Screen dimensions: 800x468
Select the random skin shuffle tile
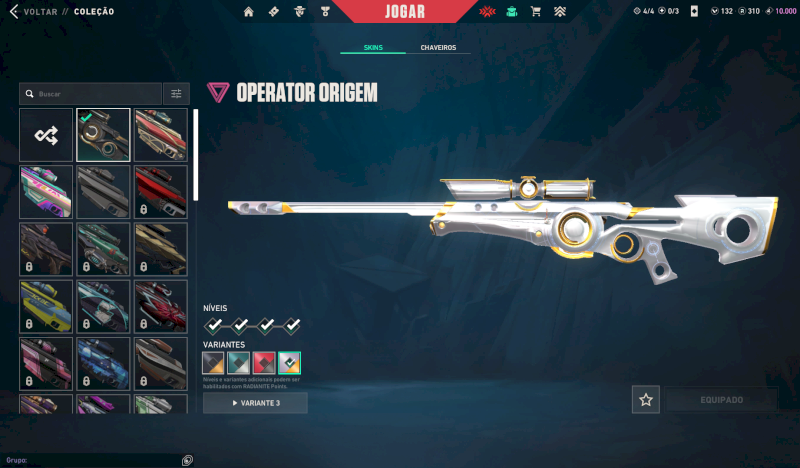coord(46,135)
